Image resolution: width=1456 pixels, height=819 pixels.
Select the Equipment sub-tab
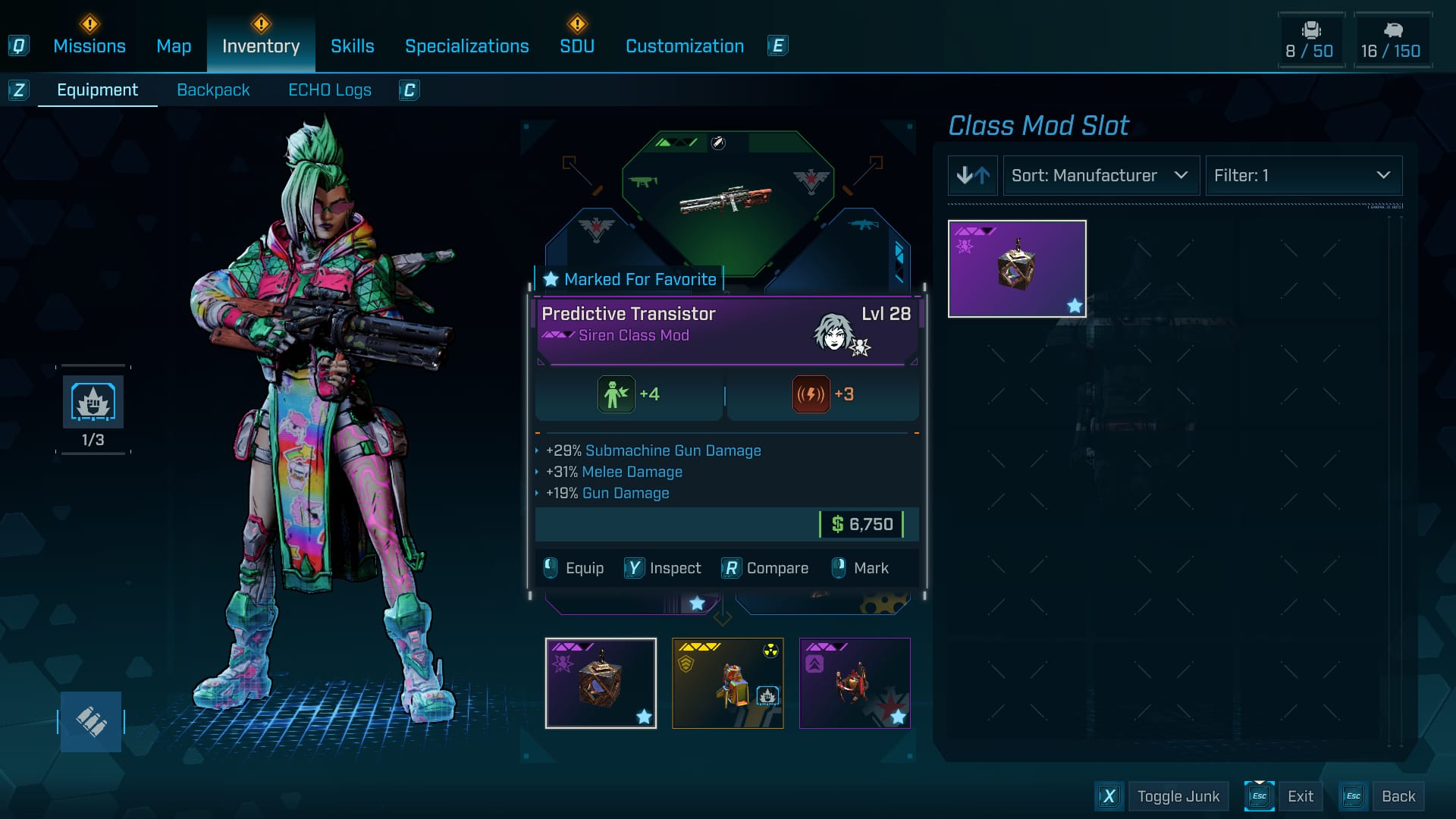point(97,90)
